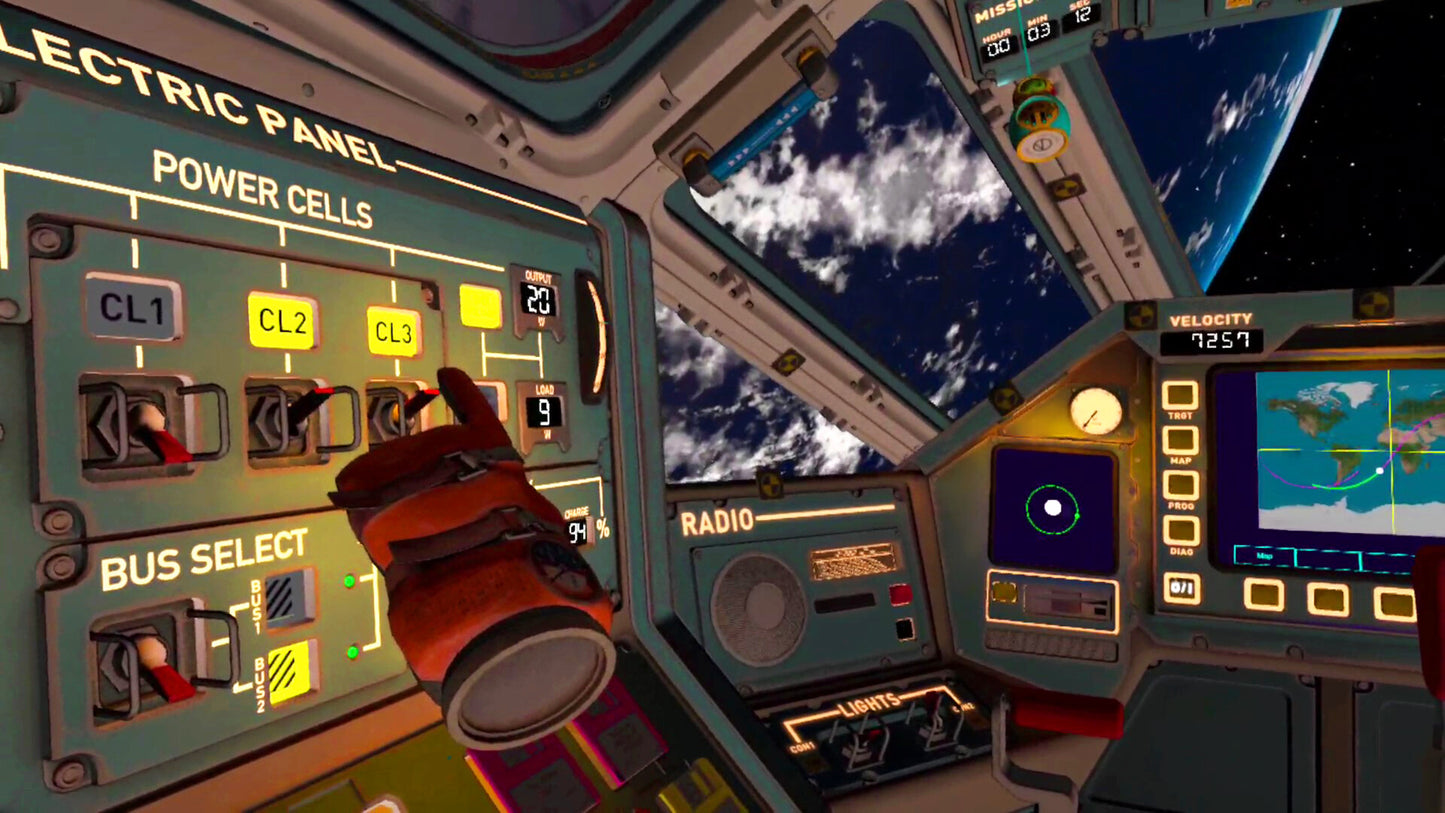1445x813 pixels.
Task: Hit the 0/1 power button below DIAG
Action: point(1182,587)
